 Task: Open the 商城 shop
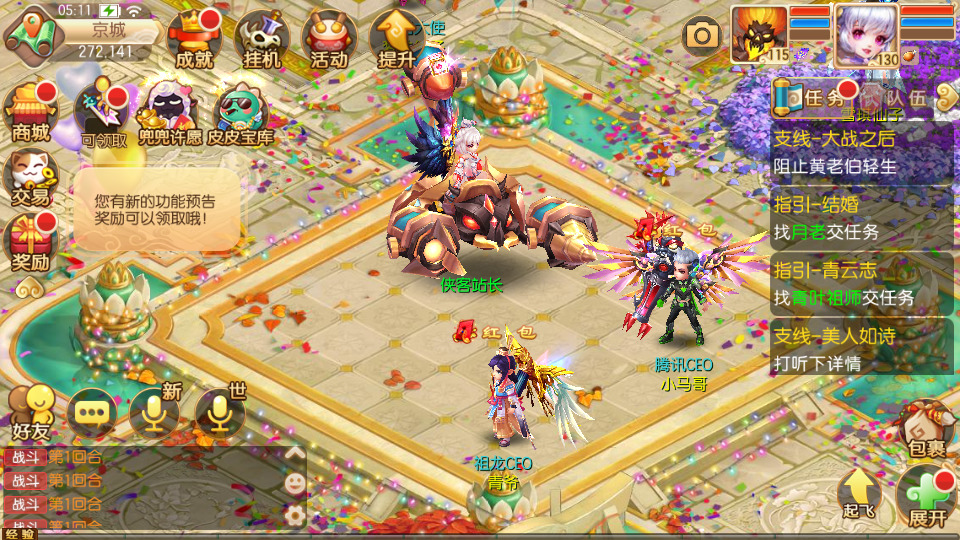point(30,112)
